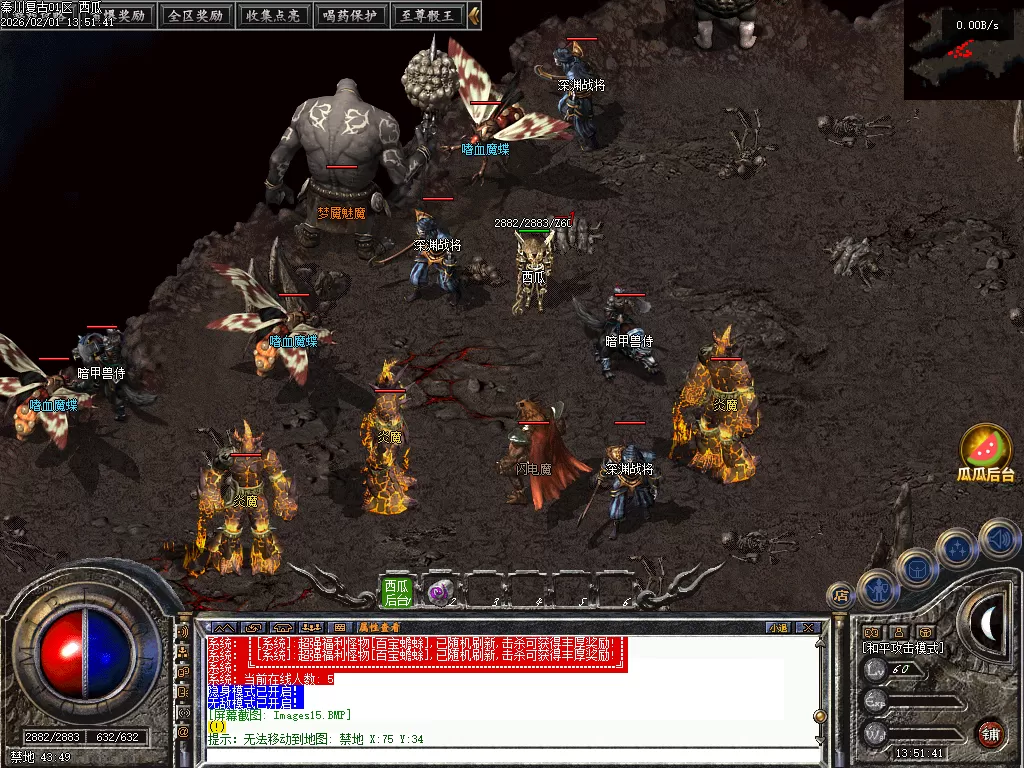Open the character equipment round button
This screenshot has height=768, width=1024.
(x=877, y=589)
